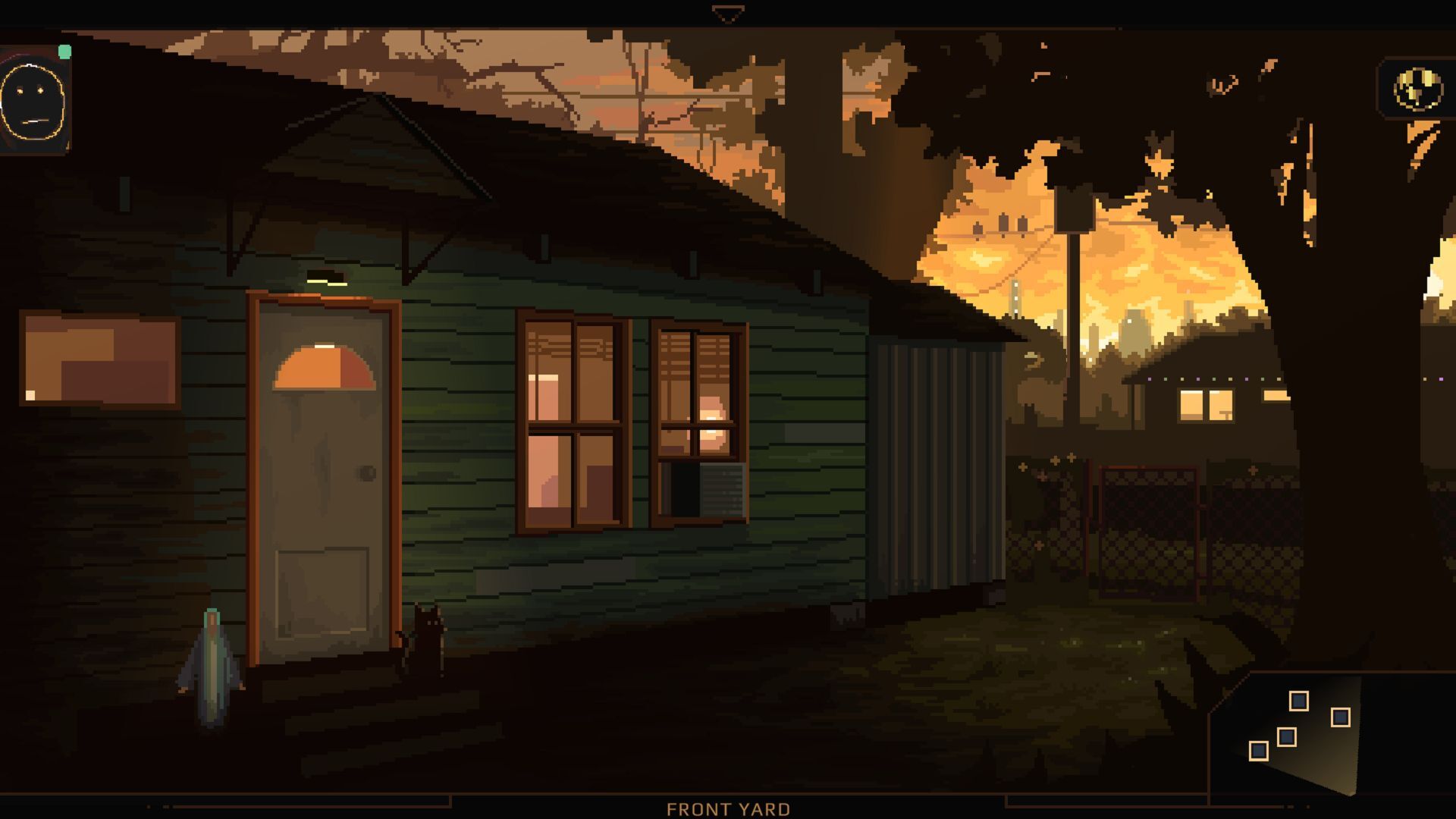Click the lone right-side marker on the travel map
The image size is (1456, 819).
pos(1341,718)
